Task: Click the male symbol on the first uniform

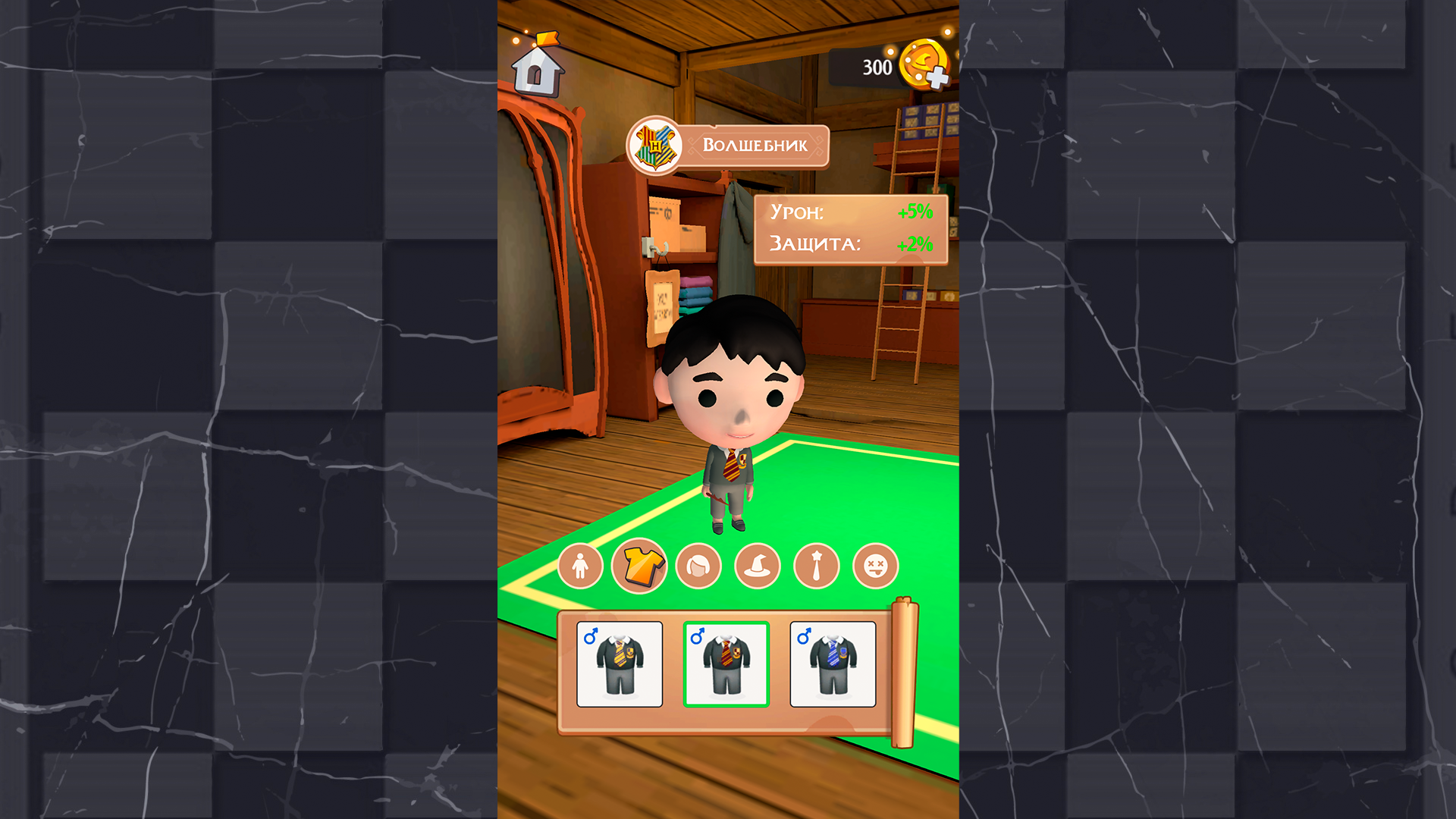Action: (591, 637)
